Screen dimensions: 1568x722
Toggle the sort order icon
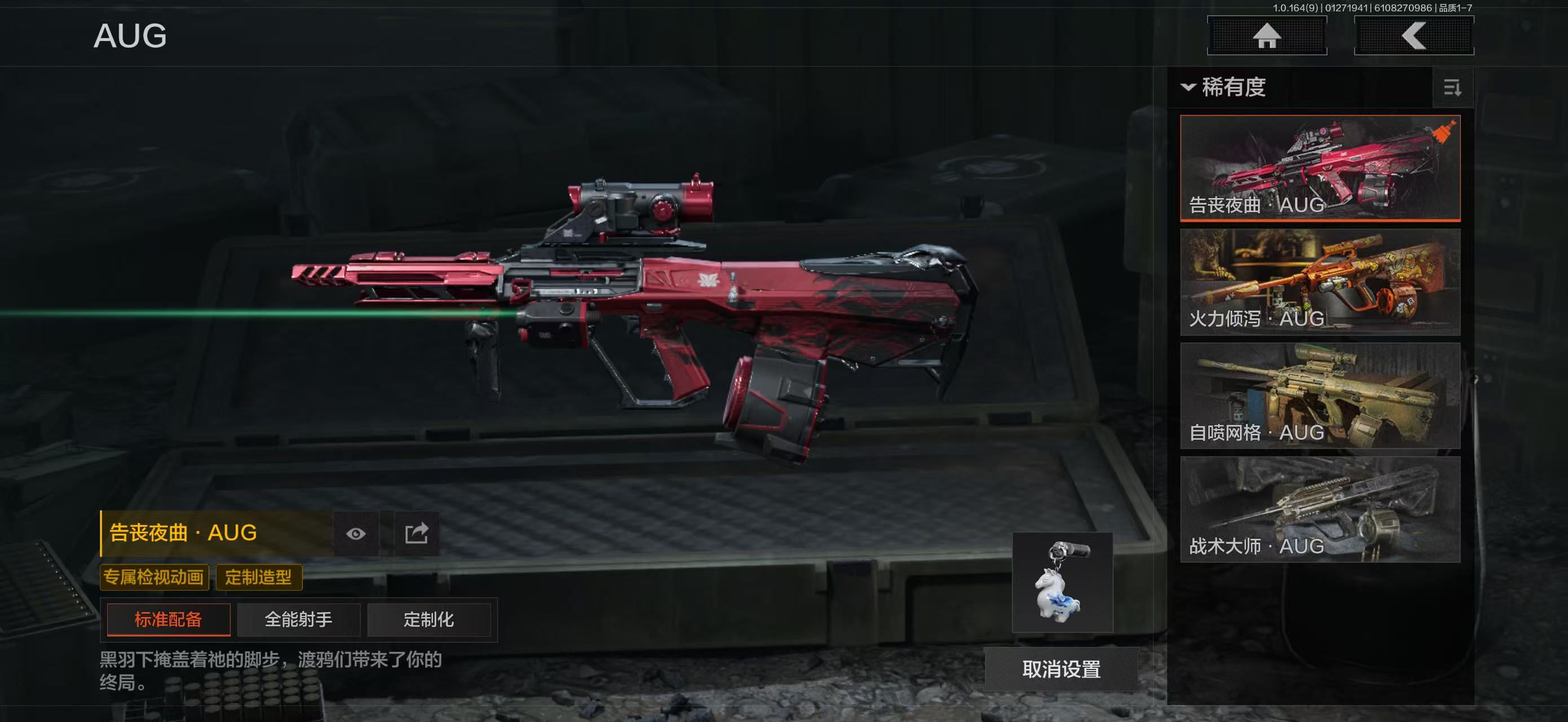tap(1452, 88)
